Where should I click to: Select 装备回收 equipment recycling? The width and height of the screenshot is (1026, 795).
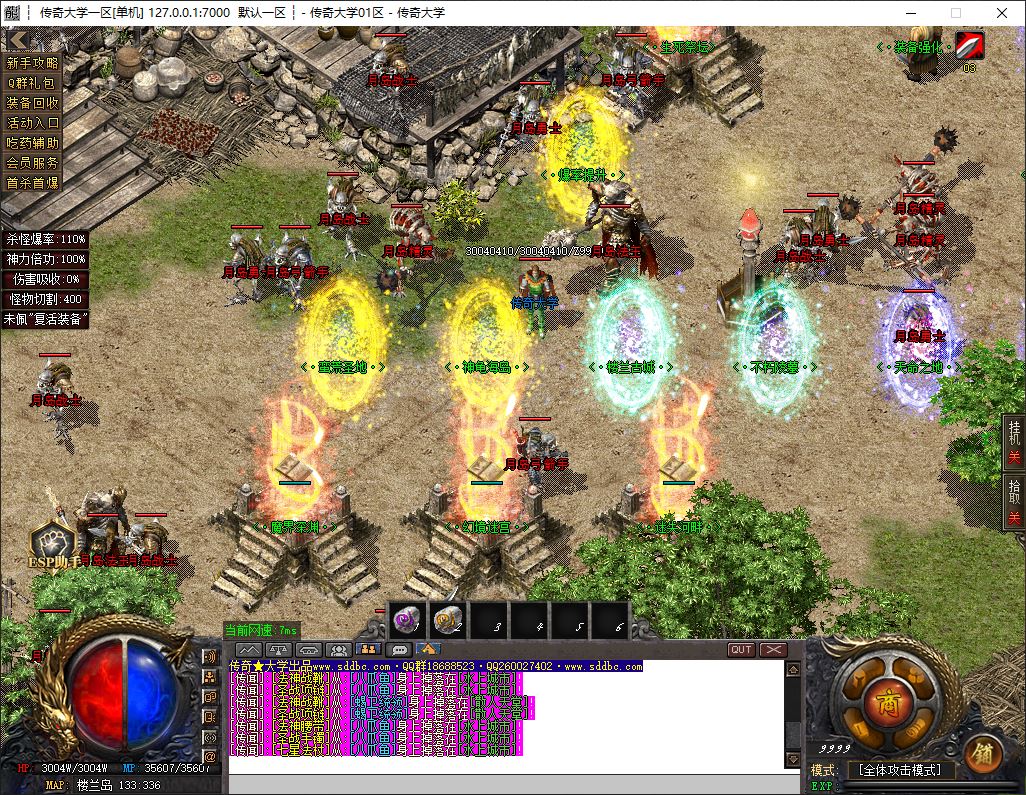(33, 103)
